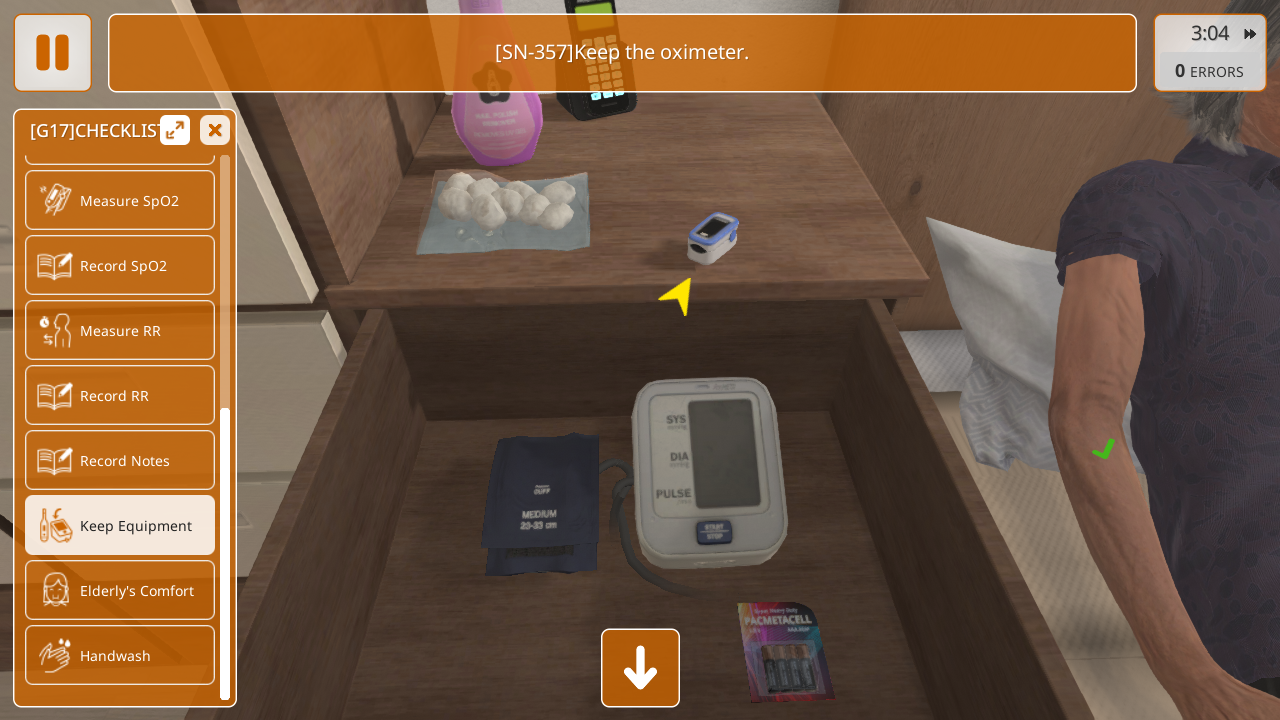Choose Measure RR in the checklist
The height and width of the screenshot is (720, 1280).
click(x=120, y=330)
